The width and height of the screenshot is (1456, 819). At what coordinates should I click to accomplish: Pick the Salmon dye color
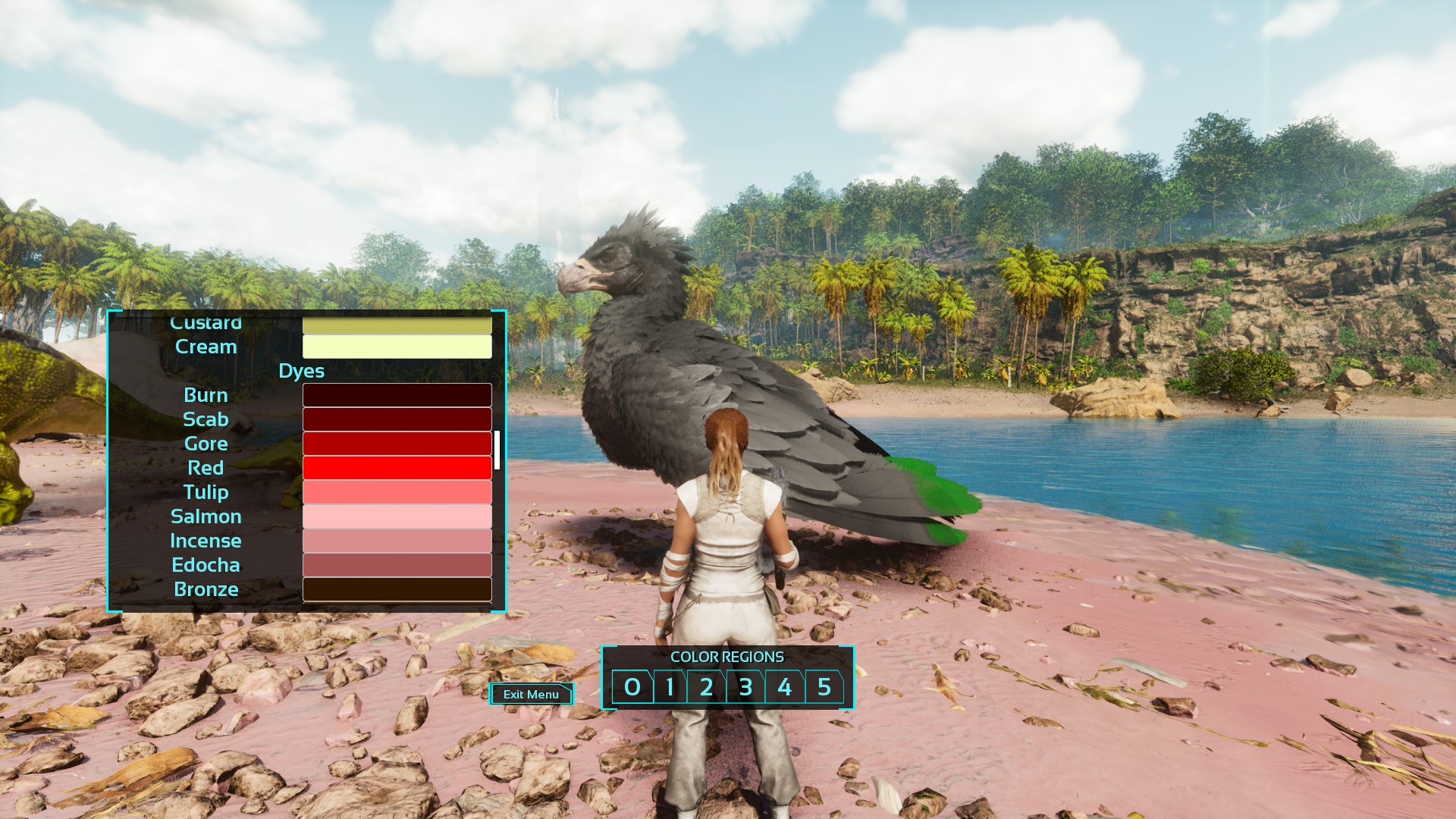pos(397,516)
